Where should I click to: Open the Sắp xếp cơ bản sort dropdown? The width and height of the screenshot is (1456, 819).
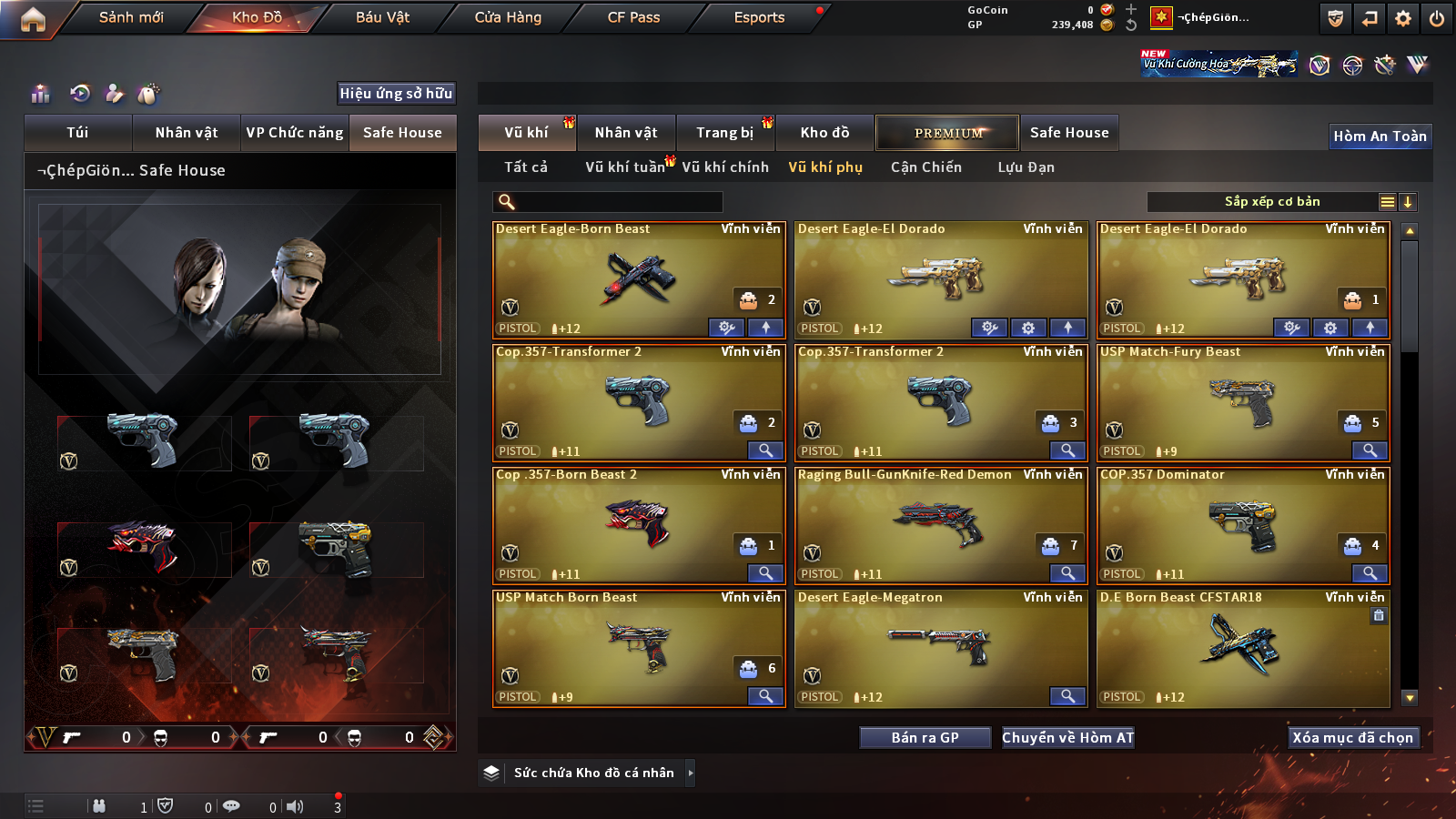coord(1272,202)
